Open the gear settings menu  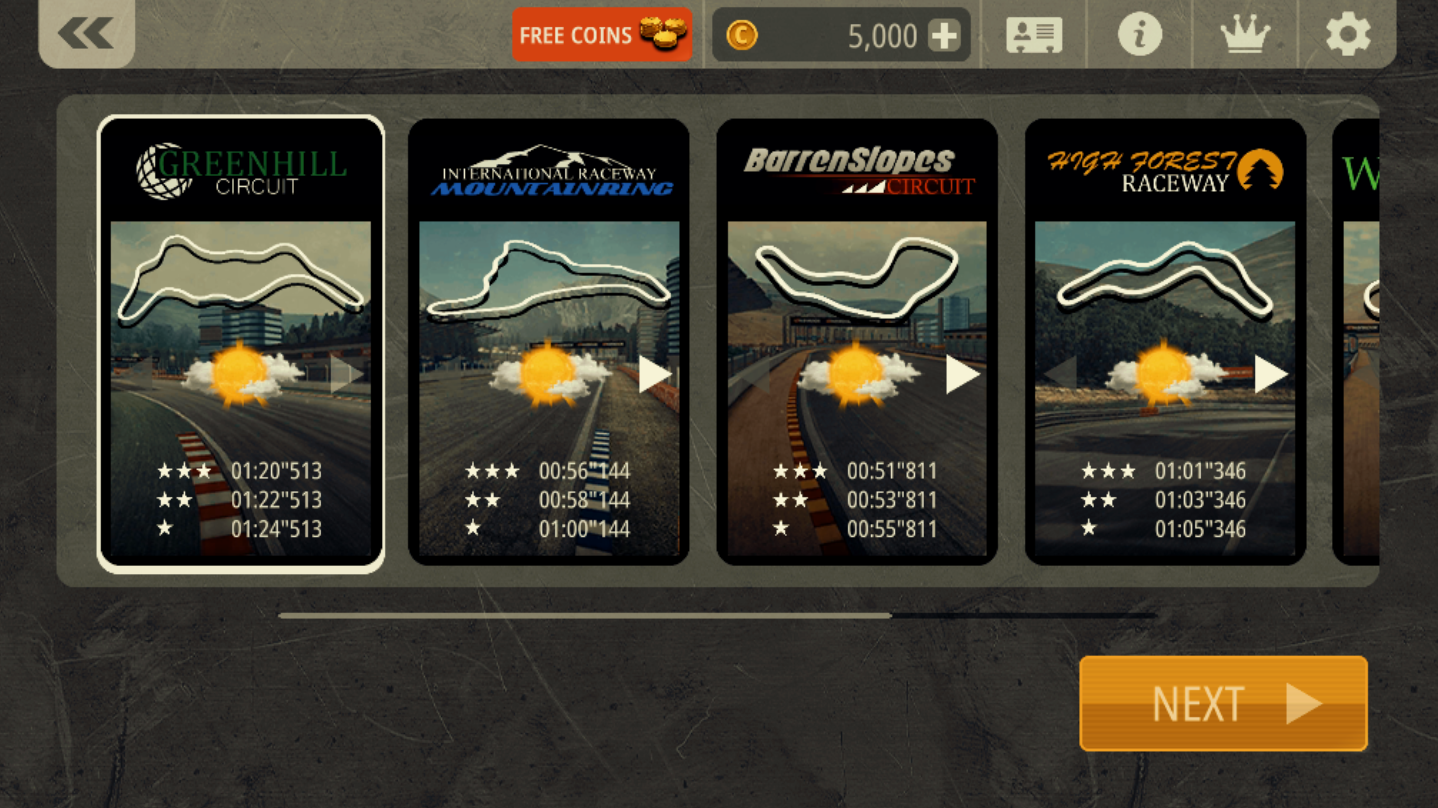tap(1348, 36)
